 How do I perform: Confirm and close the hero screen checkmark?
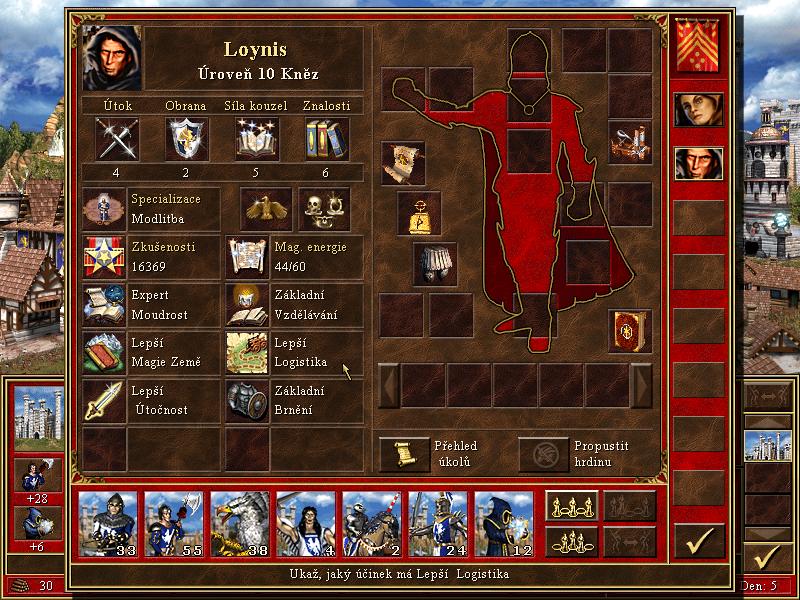(699, 541)
